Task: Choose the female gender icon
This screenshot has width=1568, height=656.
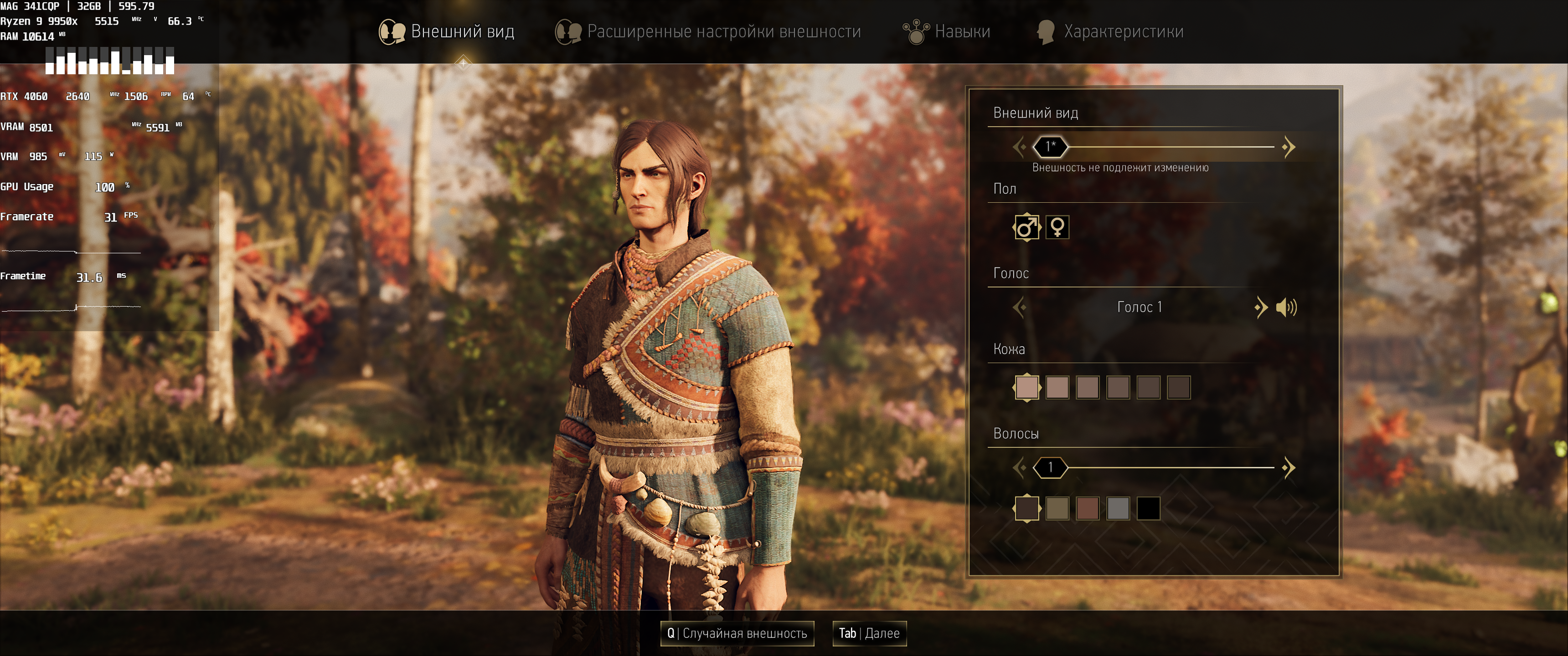Action: point(1057,228)
